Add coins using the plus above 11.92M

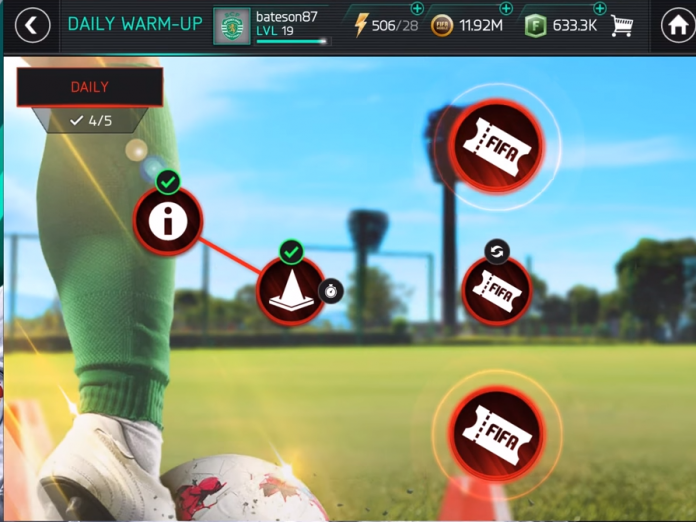pos(506,9)
